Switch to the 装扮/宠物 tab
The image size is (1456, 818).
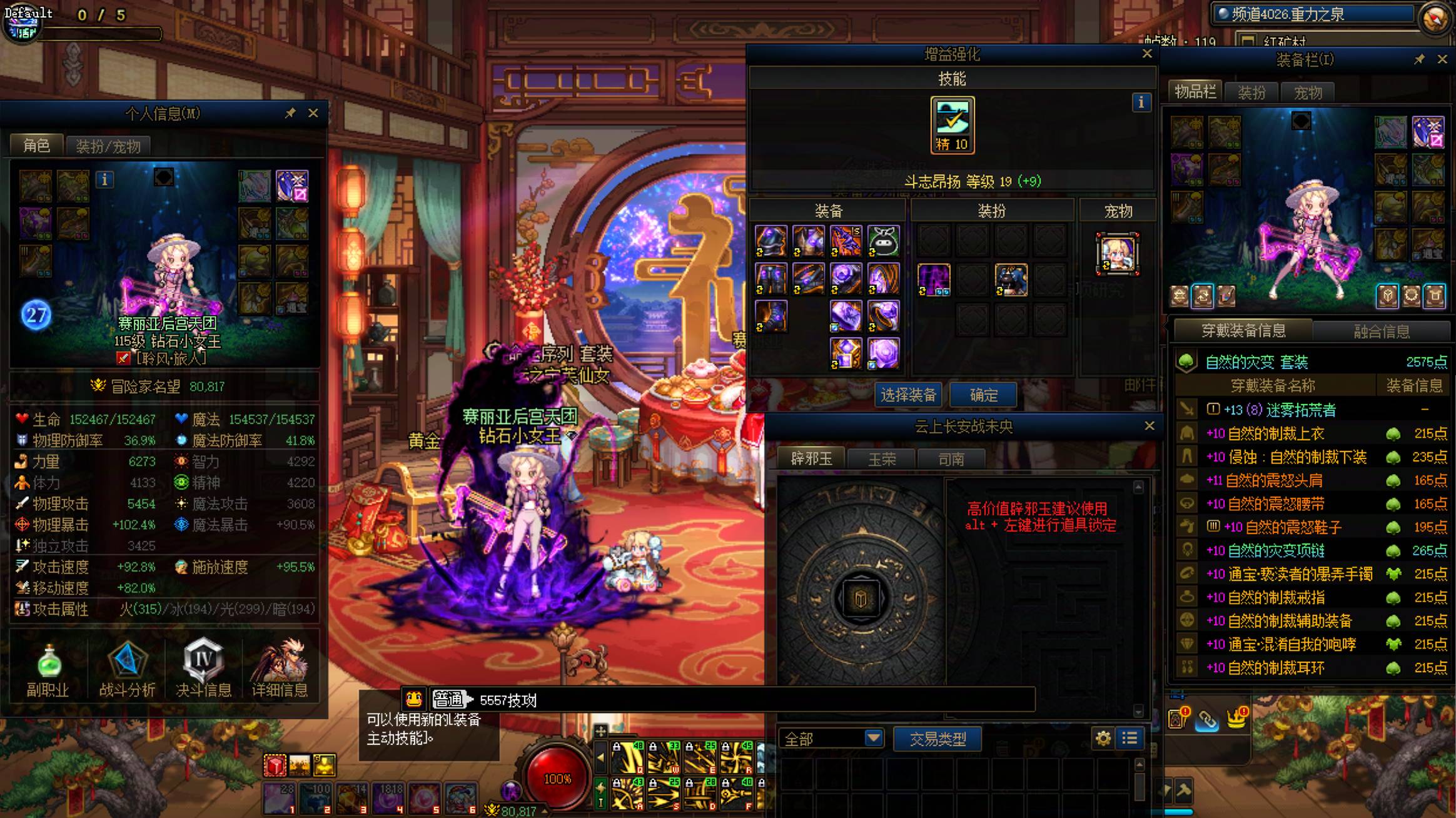pos(108,146)
